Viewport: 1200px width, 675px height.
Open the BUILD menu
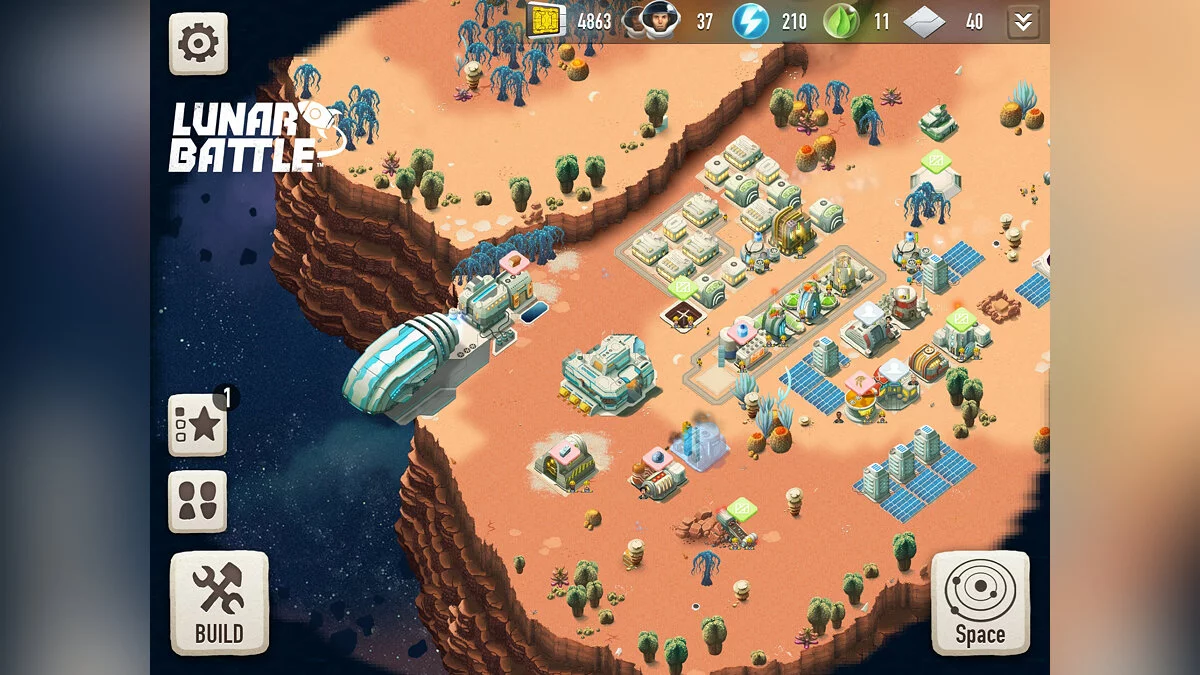219,602
